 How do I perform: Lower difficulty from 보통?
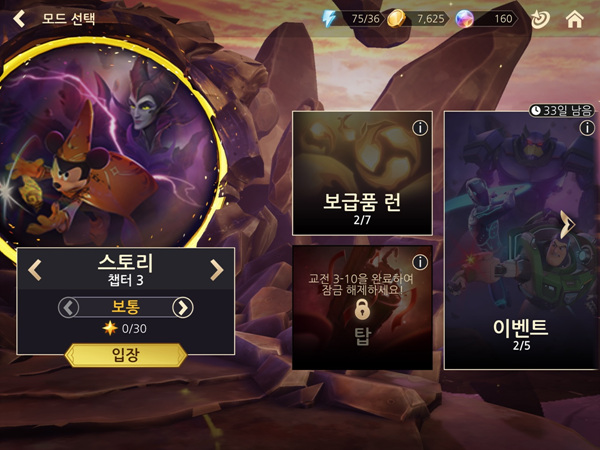[69, 307]
